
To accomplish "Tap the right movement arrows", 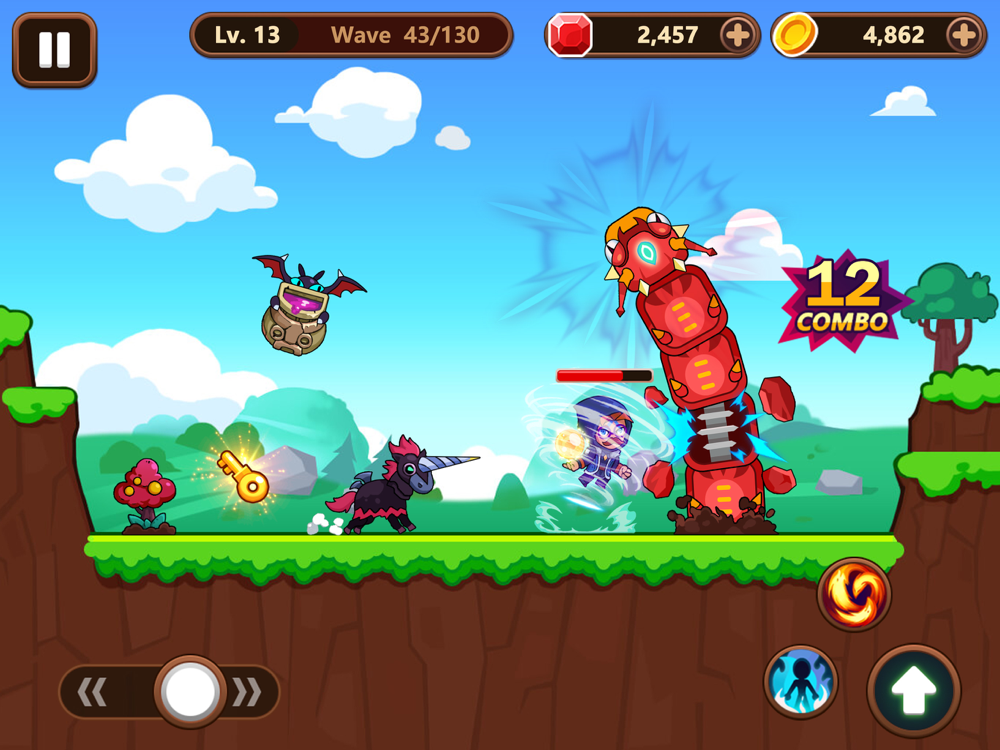I will (247, 692).
